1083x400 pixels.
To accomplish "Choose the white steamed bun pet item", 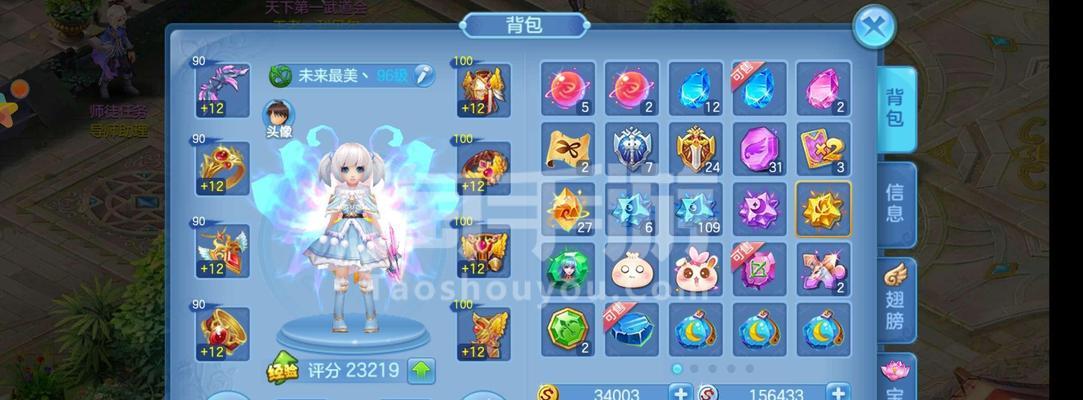I will pyautogui.click(x=631, y=269).
